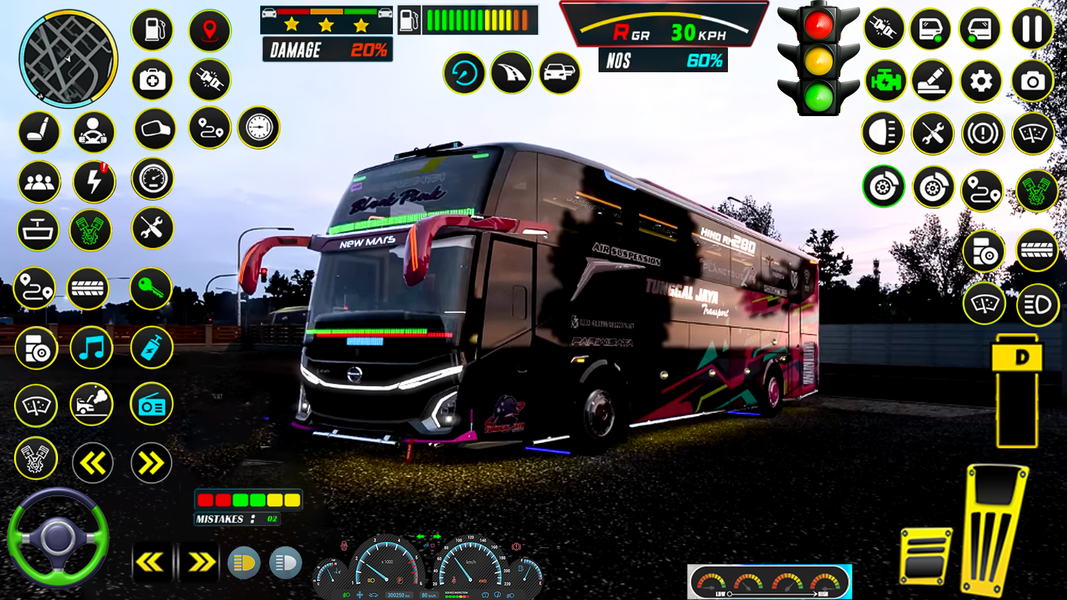Toggle the green engine icon

pyautogui.click(x=884, y=81)
